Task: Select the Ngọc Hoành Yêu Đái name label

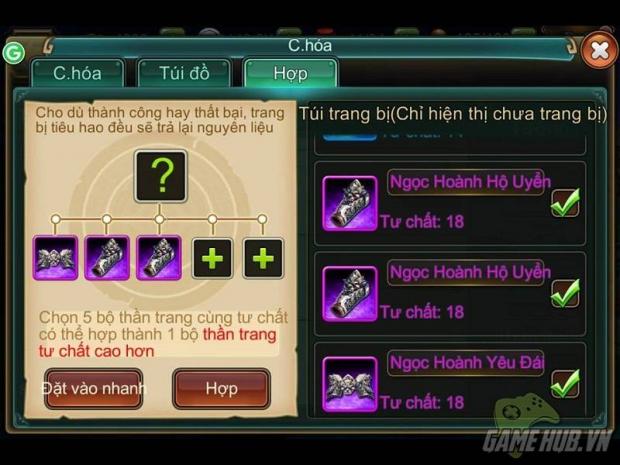Action: 466,362
